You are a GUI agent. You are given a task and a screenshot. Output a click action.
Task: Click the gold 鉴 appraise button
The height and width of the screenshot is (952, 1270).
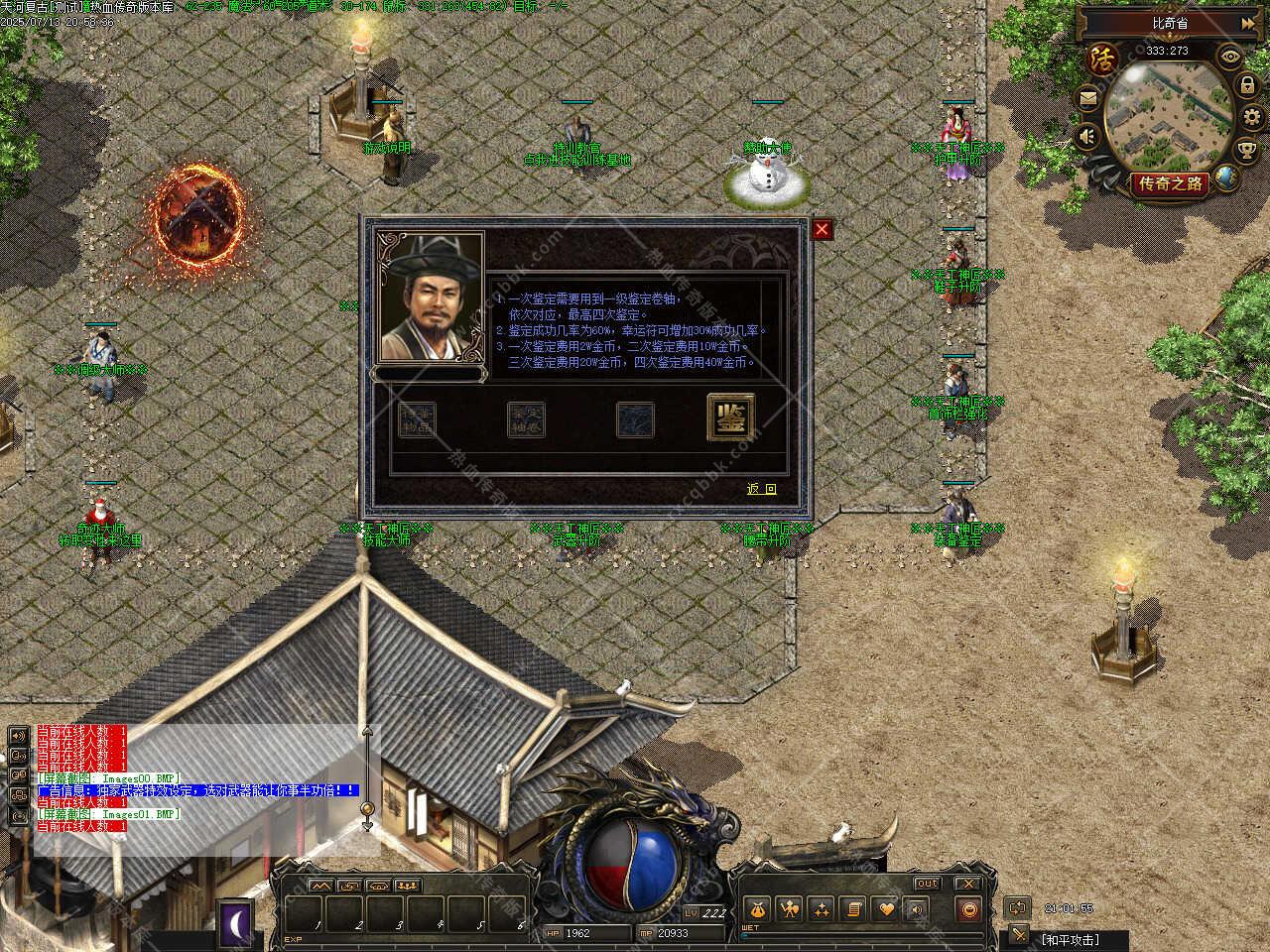point(730,417)
